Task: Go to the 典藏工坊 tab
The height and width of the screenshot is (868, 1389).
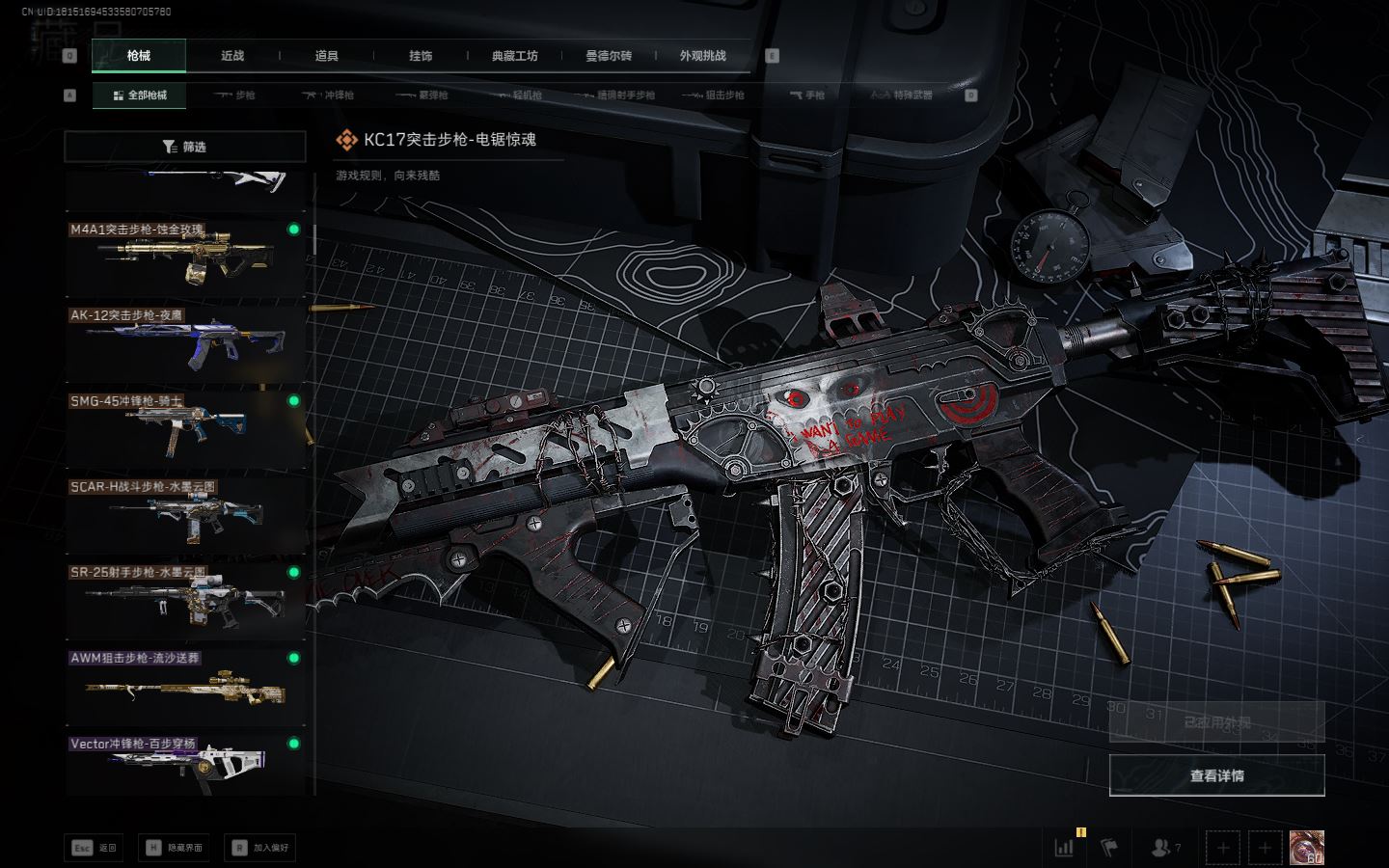Action: [x=514, y=56]
